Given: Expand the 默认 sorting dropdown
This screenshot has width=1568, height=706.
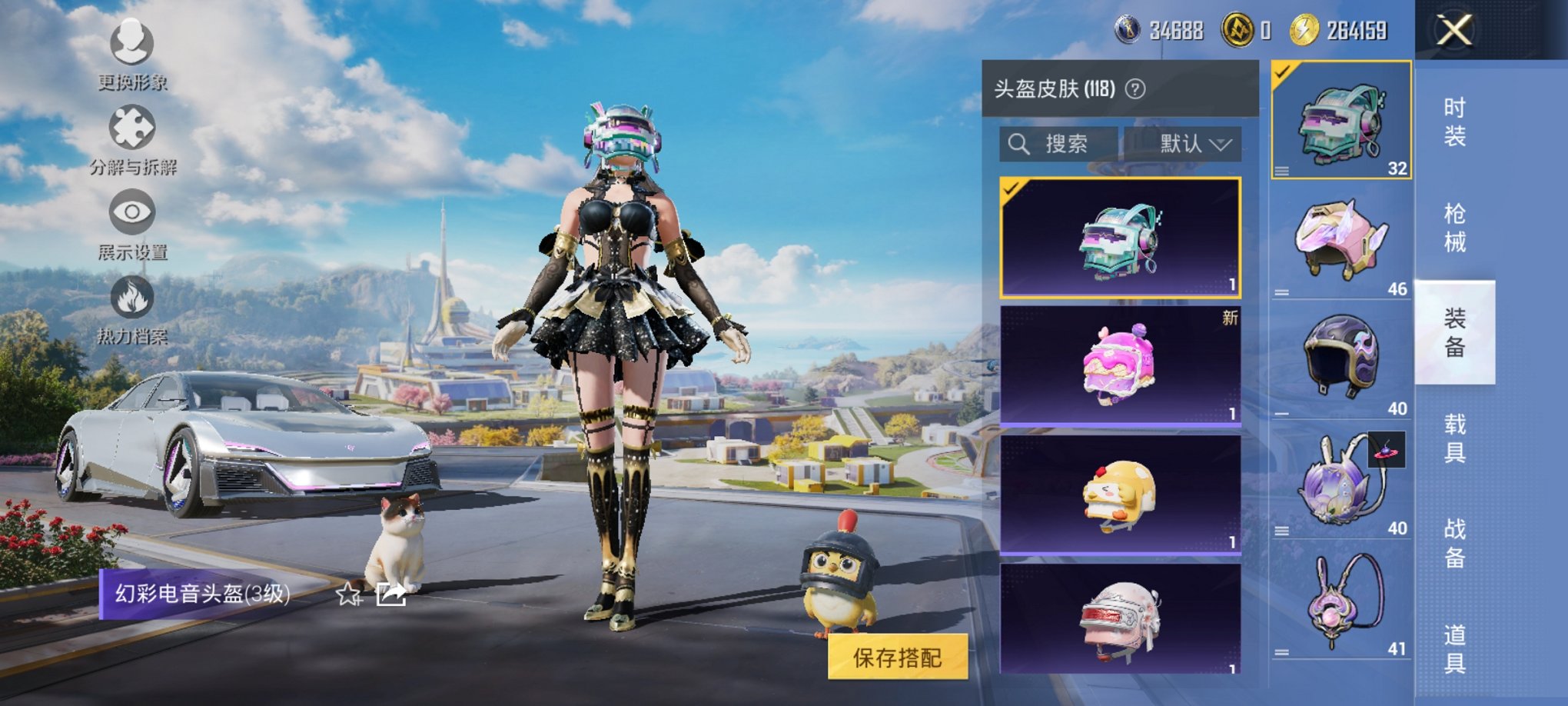Looking at the screenshot, I should [x=1190, y=143].
